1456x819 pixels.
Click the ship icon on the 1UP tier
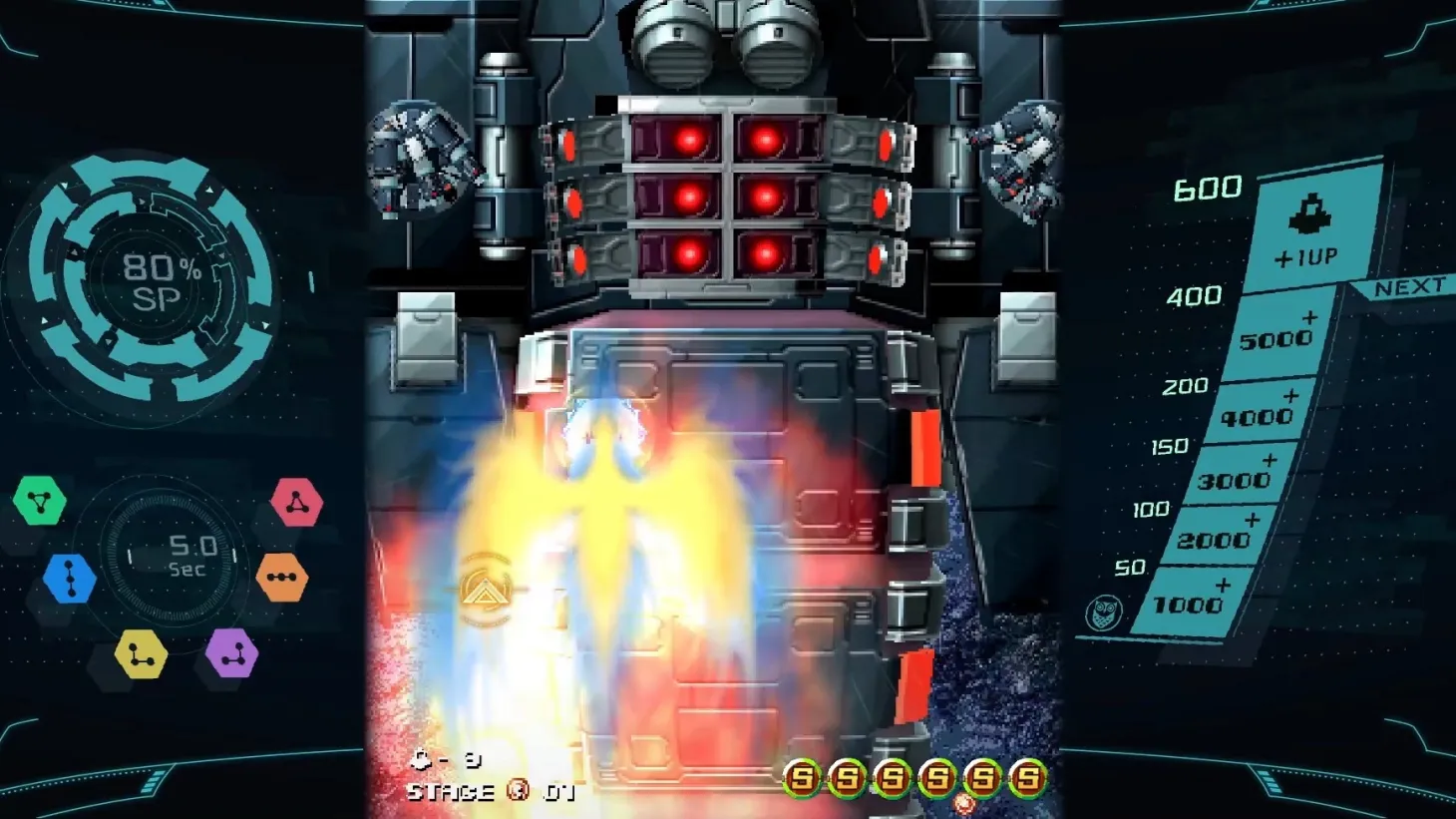point(1310,214)
